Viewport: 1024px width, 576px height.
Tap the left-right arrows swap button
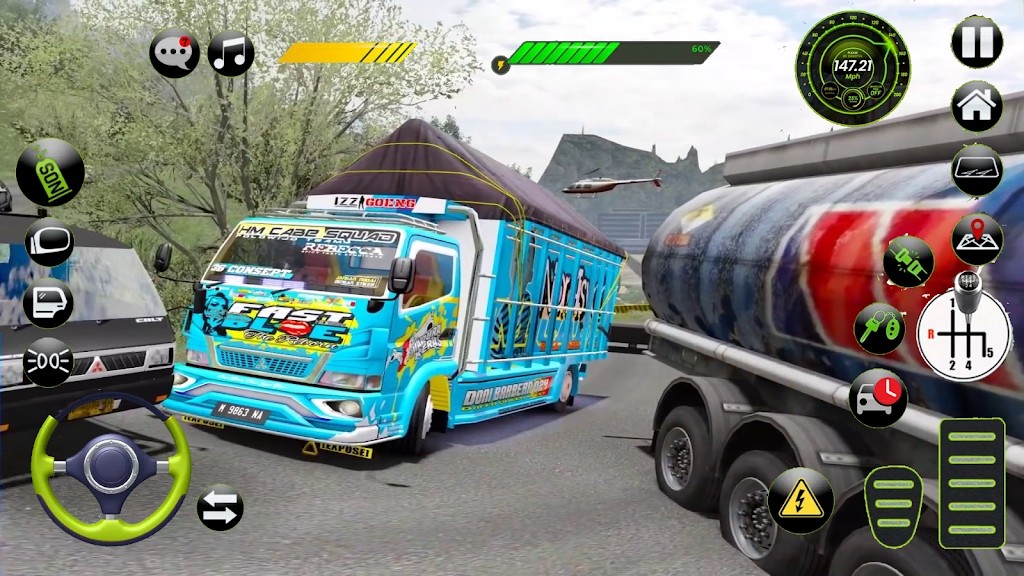pos(220,508)
